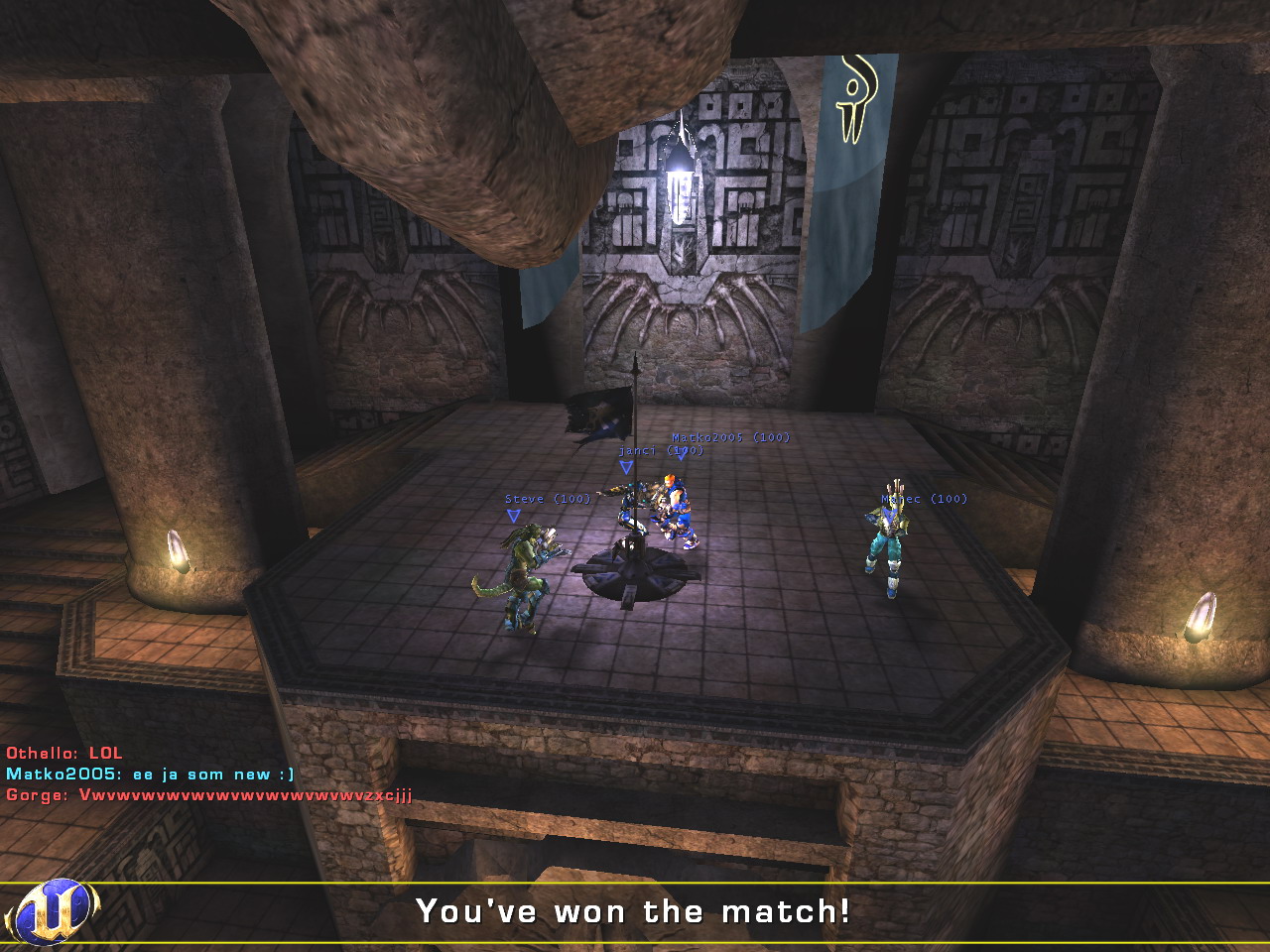Image resolution: width=1270 pixels, height=952 pixels.
Task: Select Gorge's chat message line
Action: [x=208, y=795]
